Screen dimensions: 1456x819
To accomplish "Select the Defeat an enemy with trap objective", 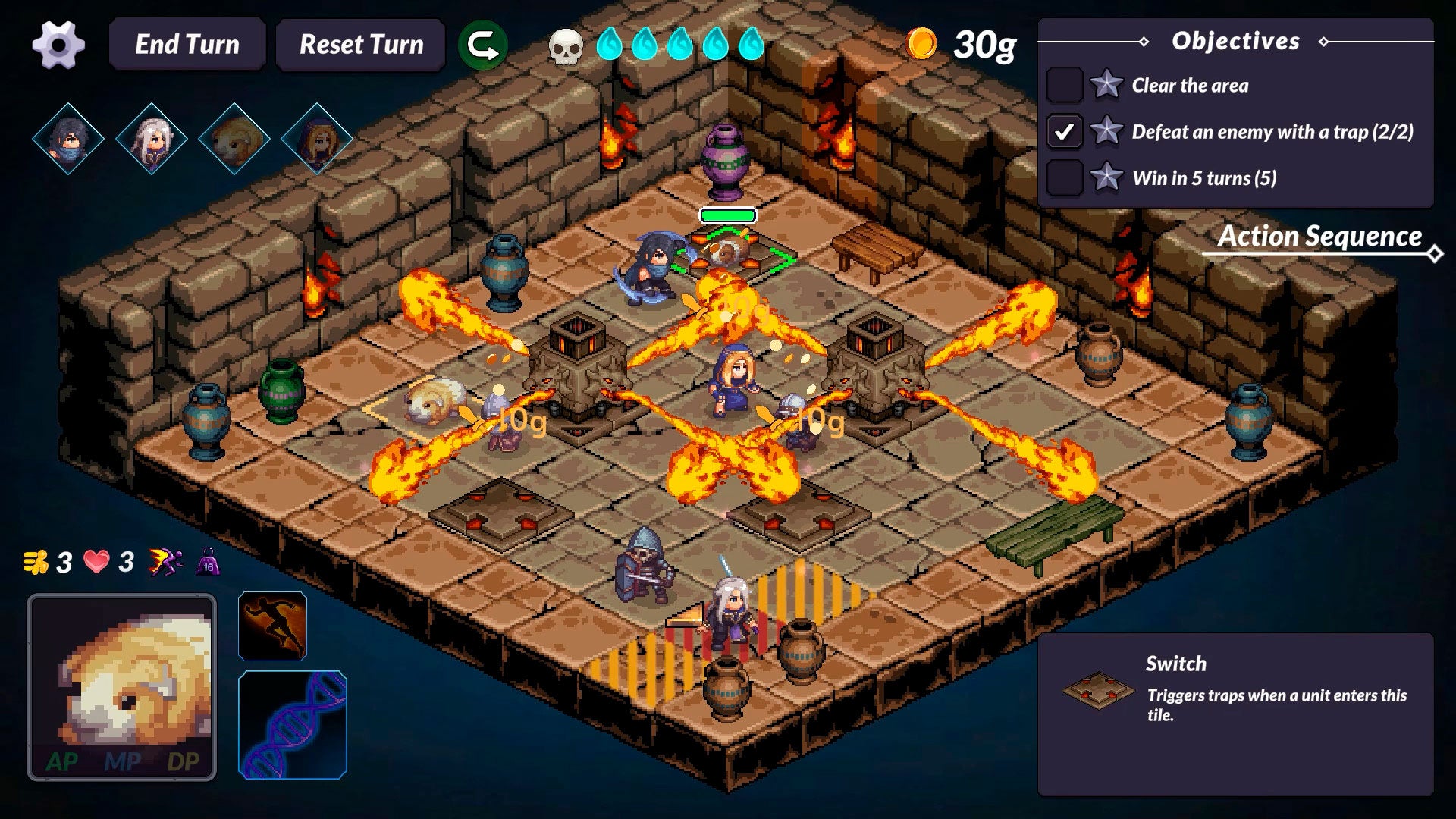I will click(1272, 132).
